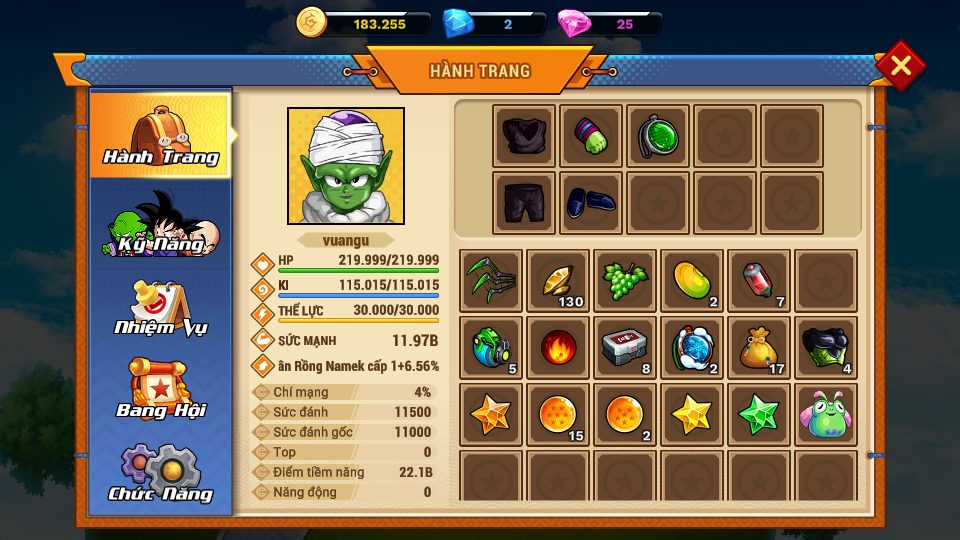Select the gold money bag item
The width and height of the screenshot is (960, 540).
pos(759,347)
